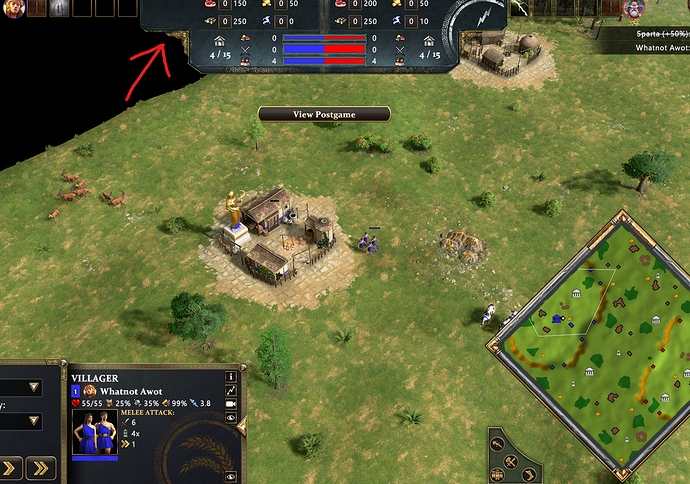Open the villager's info detail button
Image resolution: width=690 pixels, height=484 pixels.
(x=231, y=377)
